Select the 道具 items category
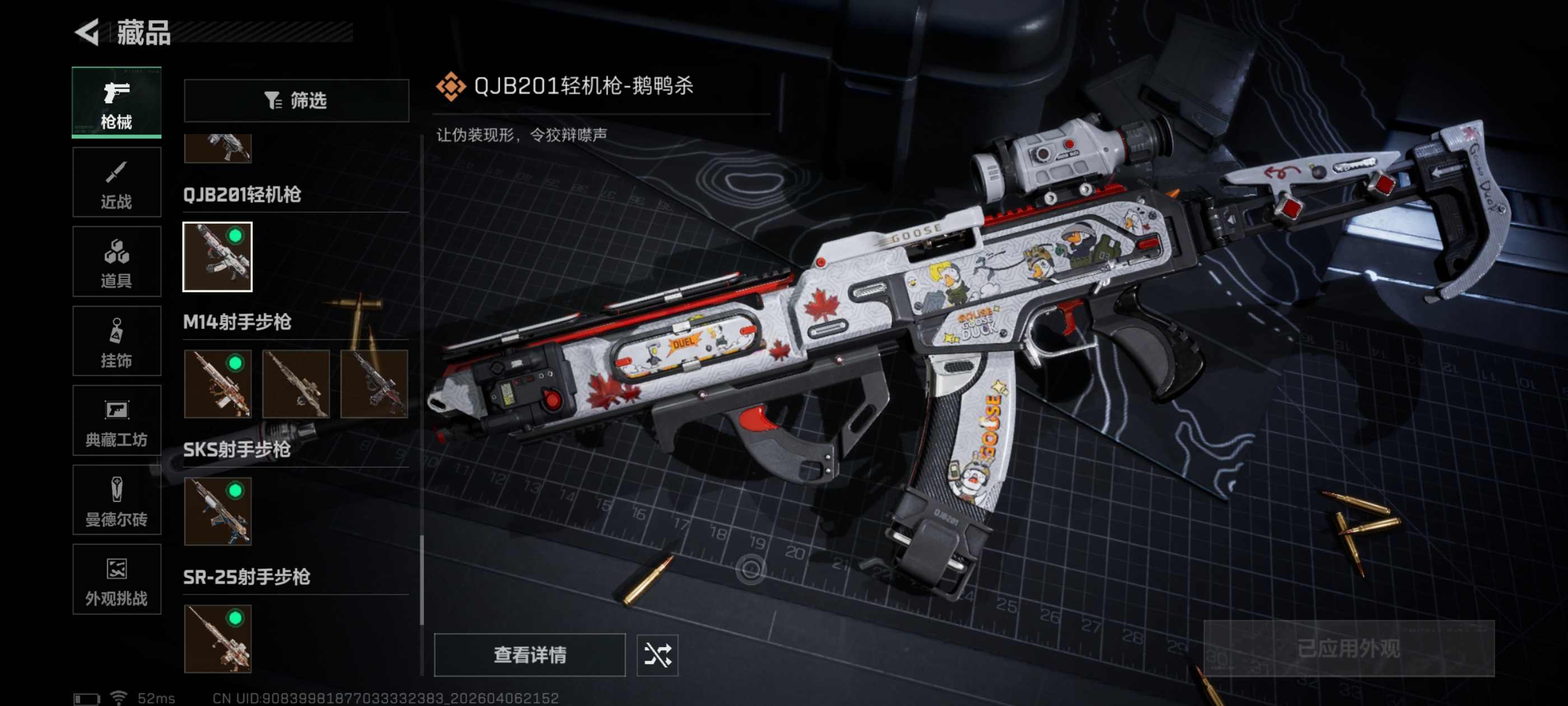Screen dimensions: 1568x706 click(116, 261)
